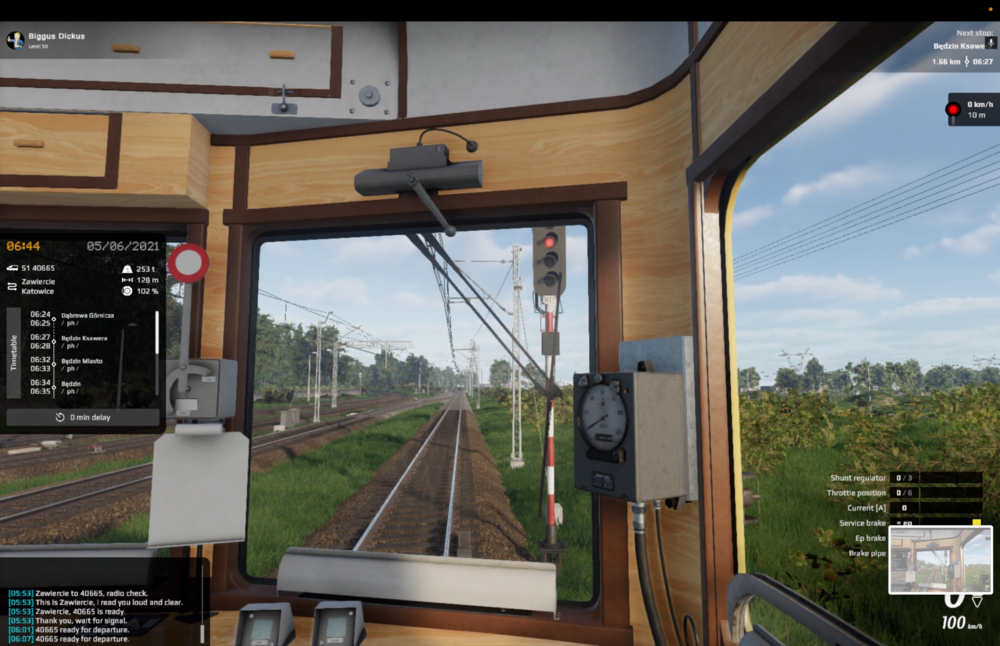1000x646 pixels.
Task: Click the 0 min delay bar
Action: tap(83, 417)
